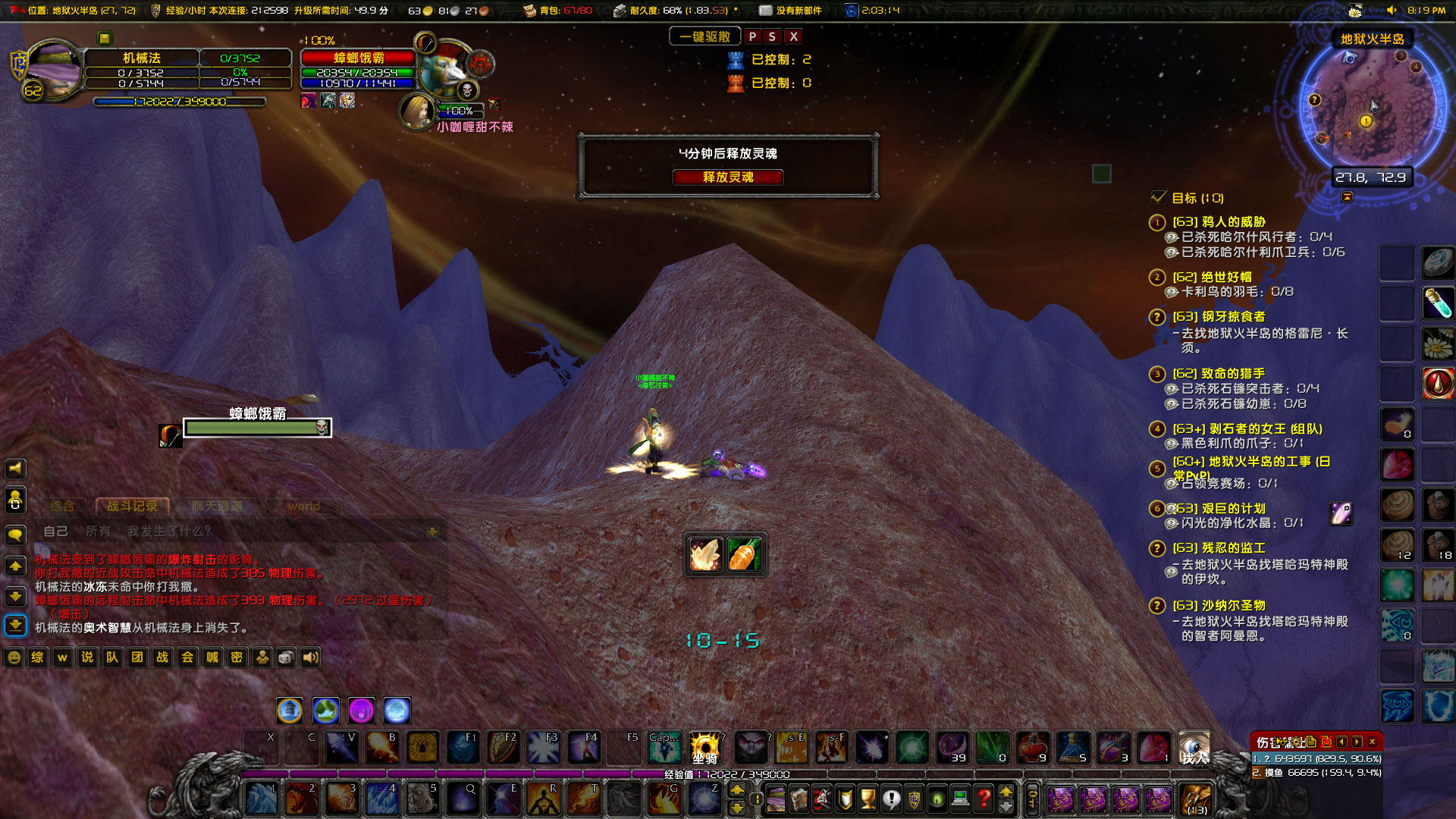This screenshot has height=819, width=1456.
Task: Click the 找人 eye icon button
Action: (x=1194, y=747)
